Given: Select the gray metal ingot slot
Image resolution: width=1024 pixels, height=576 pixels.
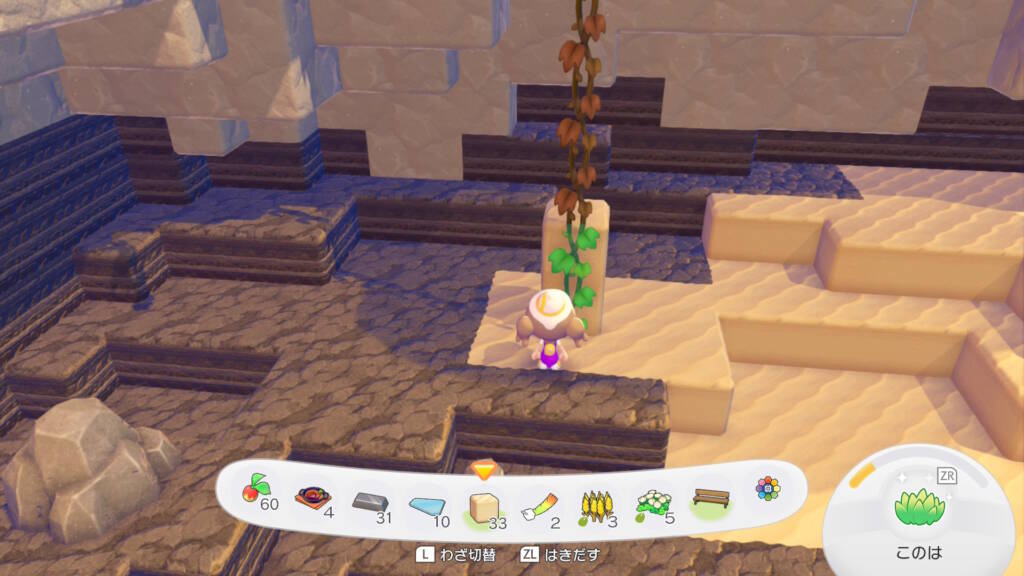Looking at the screenshot, I should pyautogui.click(x=370, y=503).
